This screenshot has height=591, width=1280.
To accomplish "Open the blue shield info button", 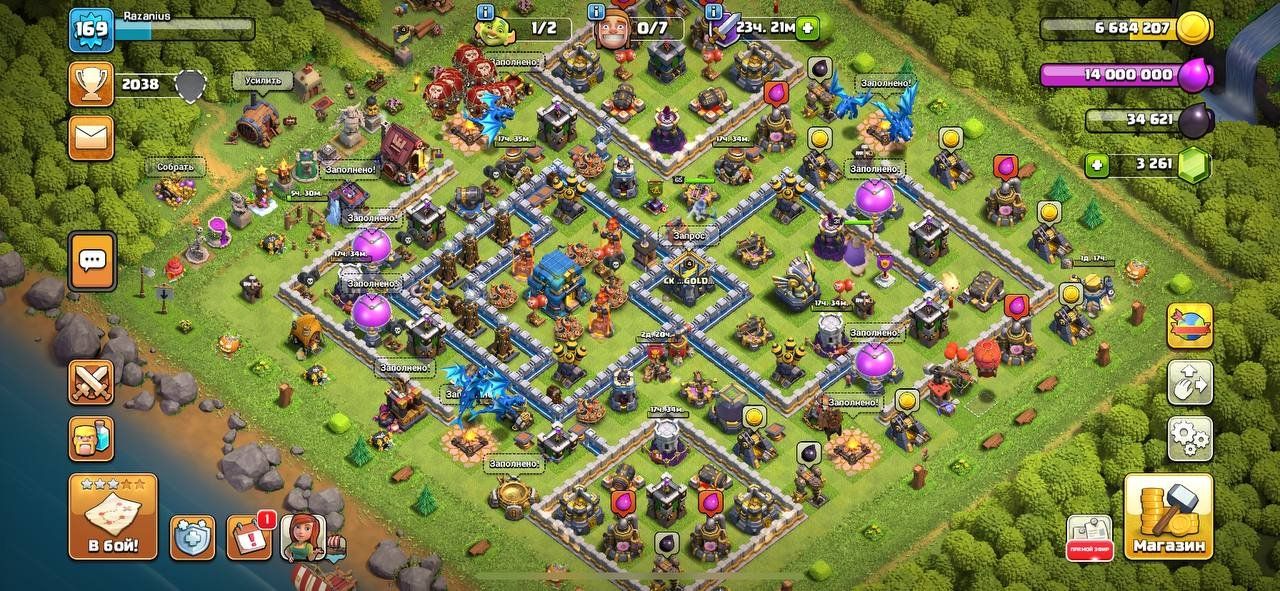I will pyautogui.click(x=192, y=537).
